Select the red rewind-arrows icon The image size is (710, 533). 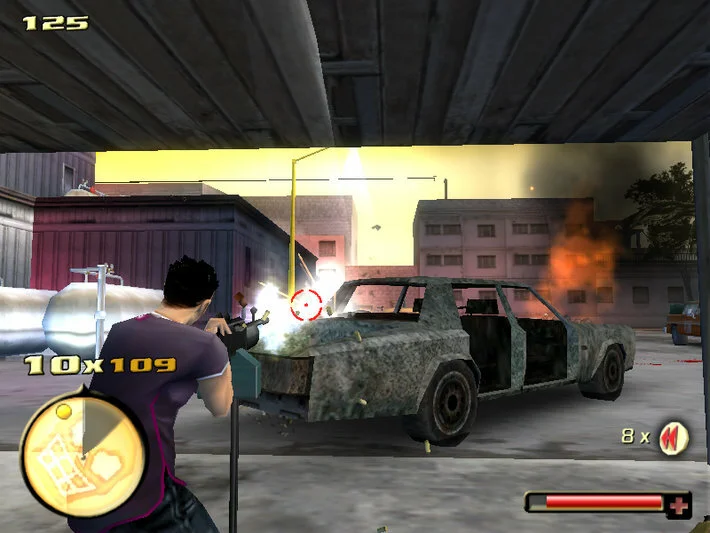click(x=673, y=438)
